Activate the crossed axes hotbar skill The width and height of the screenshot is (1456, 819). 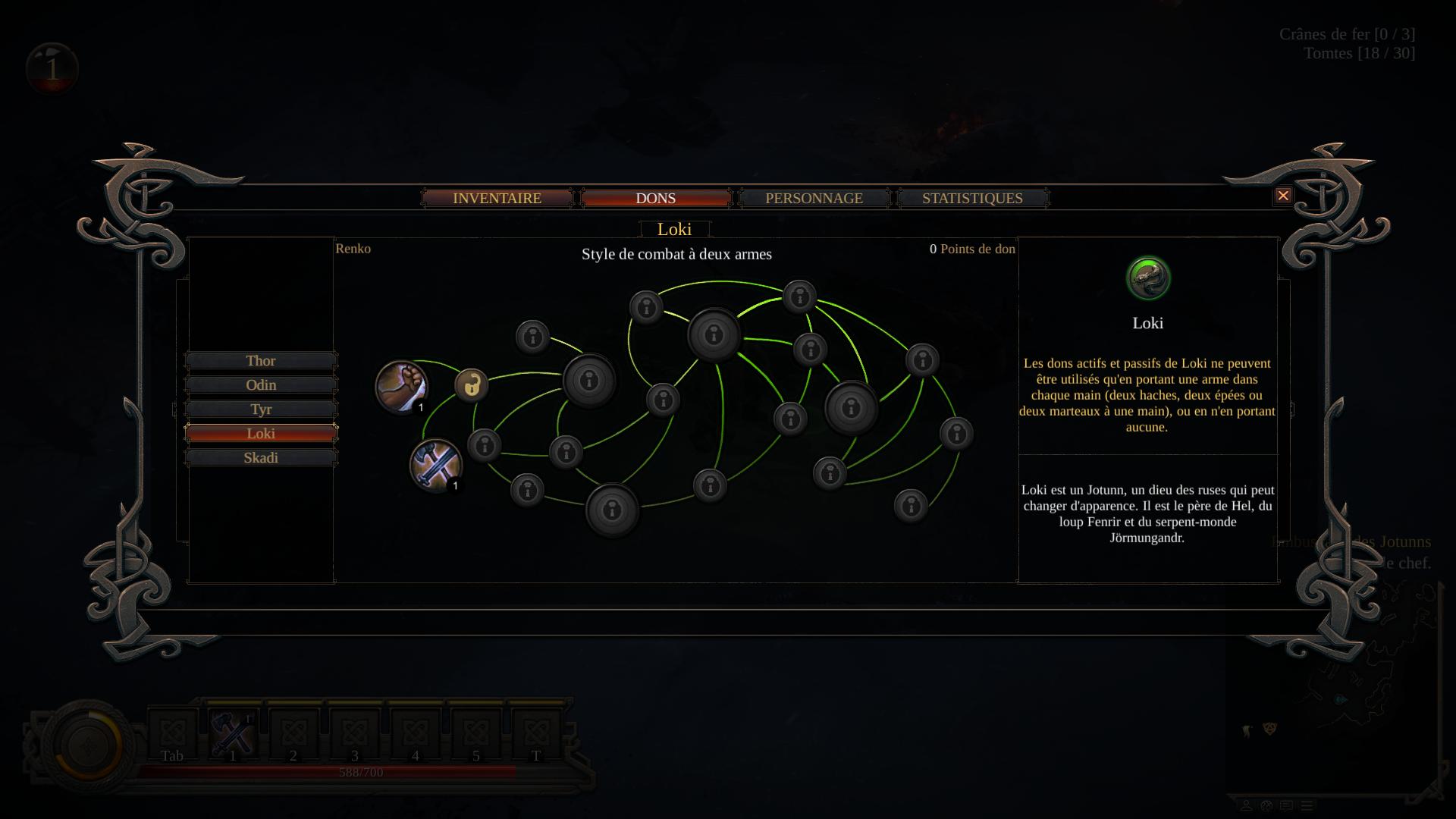click(231, 733)
